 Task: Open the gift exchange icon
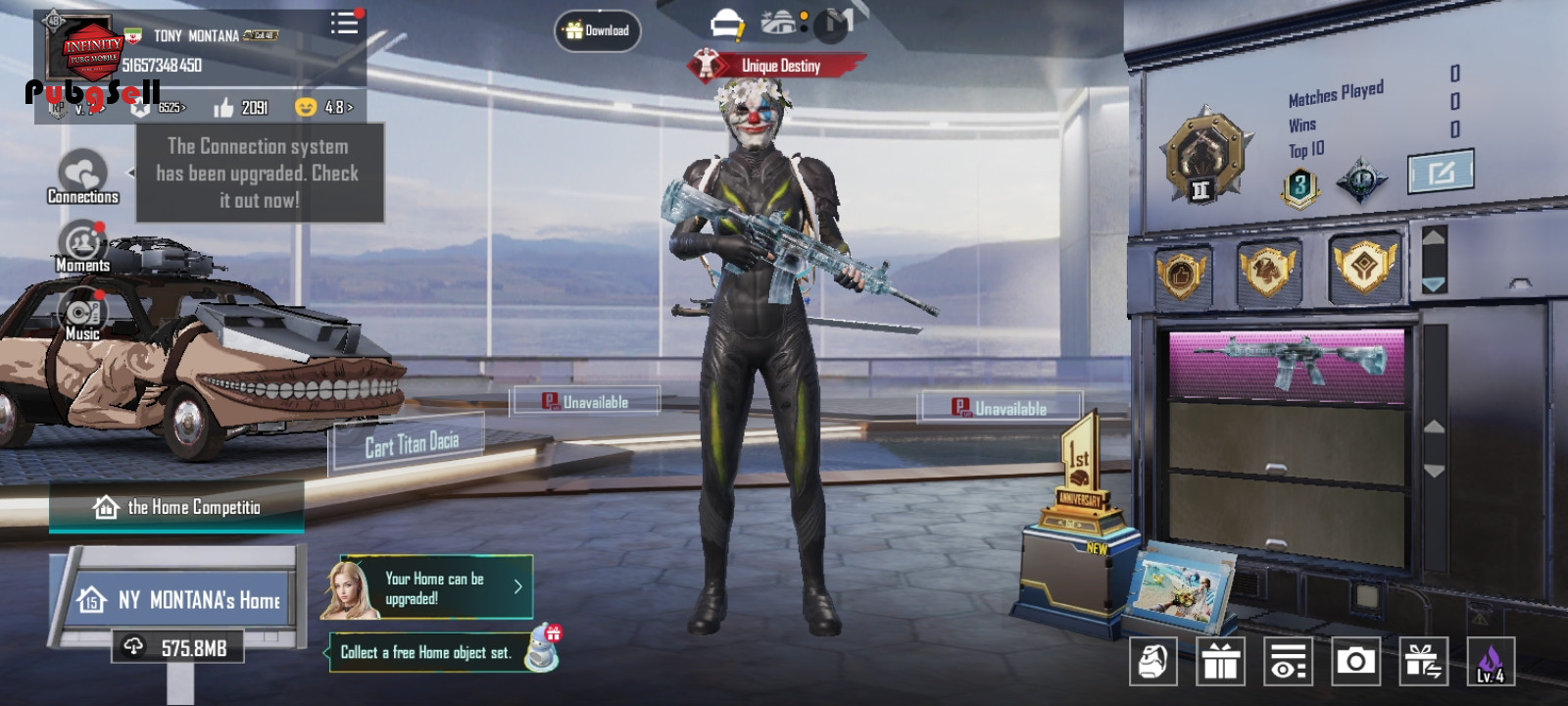coord(1422,661)
